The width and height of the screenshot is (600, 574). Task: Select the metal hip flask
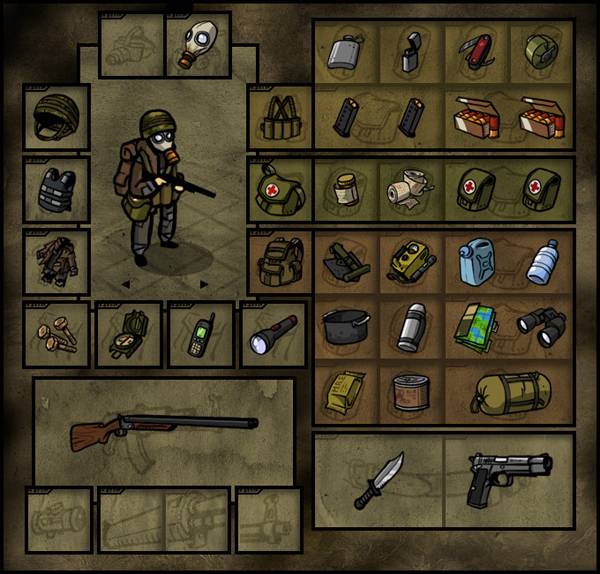[346, 50]
